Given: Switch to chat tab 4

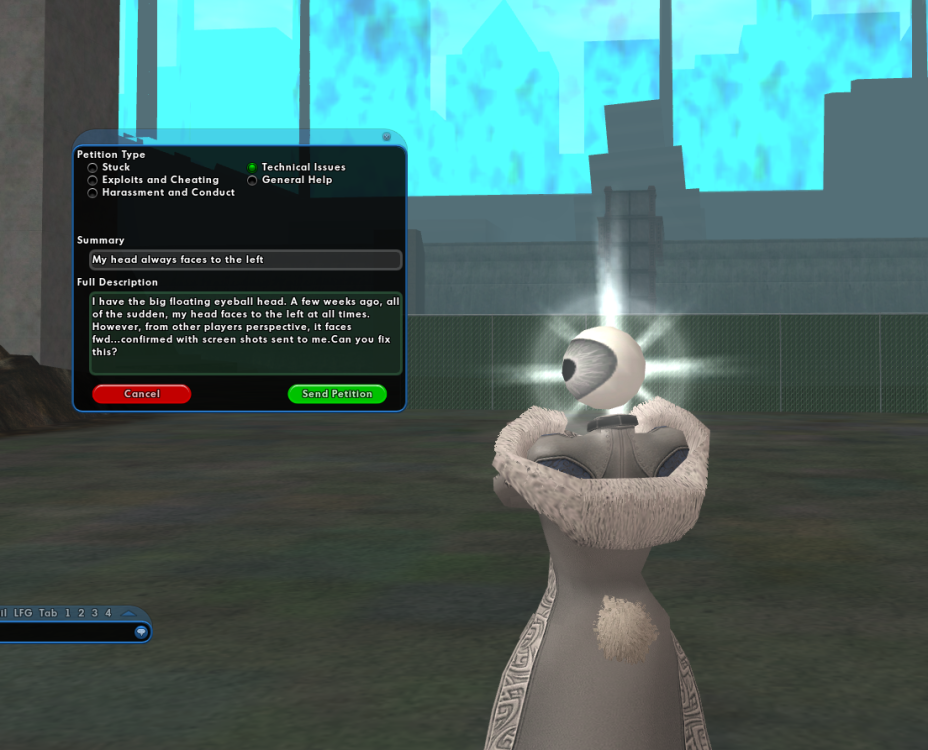Looking at the screenshot, I should 108,613.
